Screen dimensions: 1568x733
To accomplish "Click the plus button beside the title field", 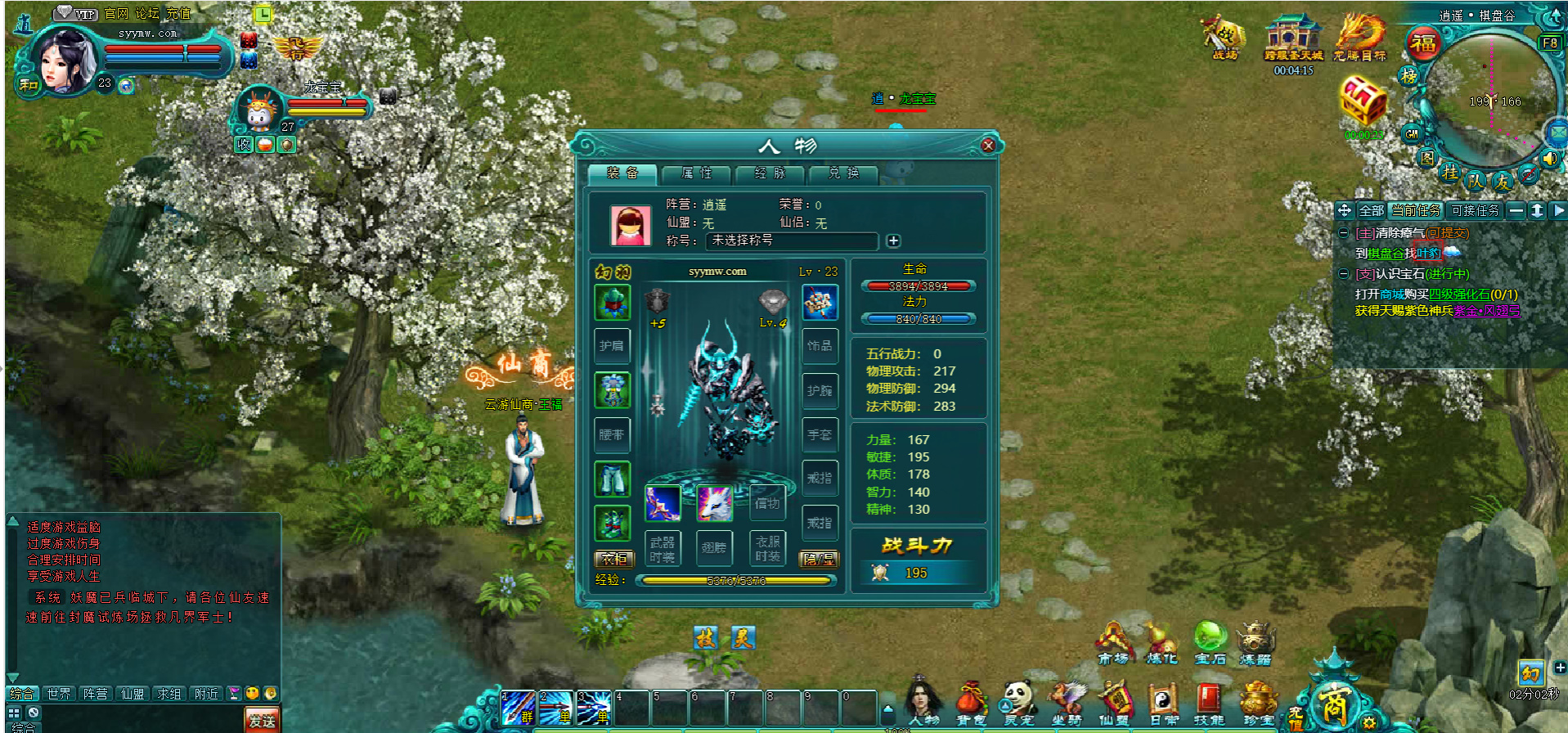I will click(x=893, y=241).
